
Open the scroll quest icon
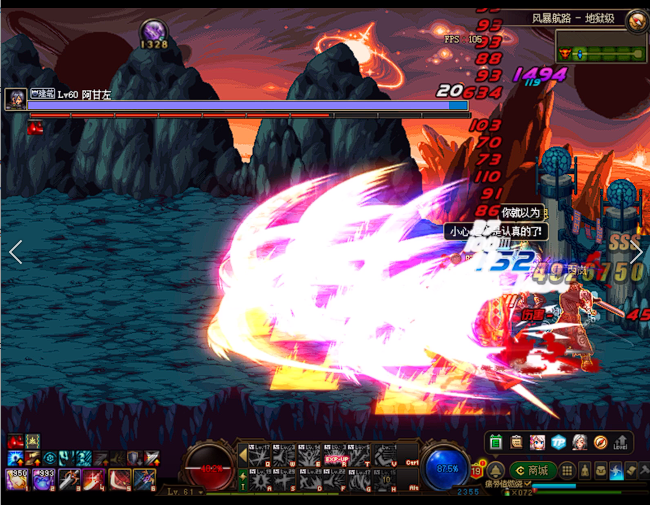517,442
